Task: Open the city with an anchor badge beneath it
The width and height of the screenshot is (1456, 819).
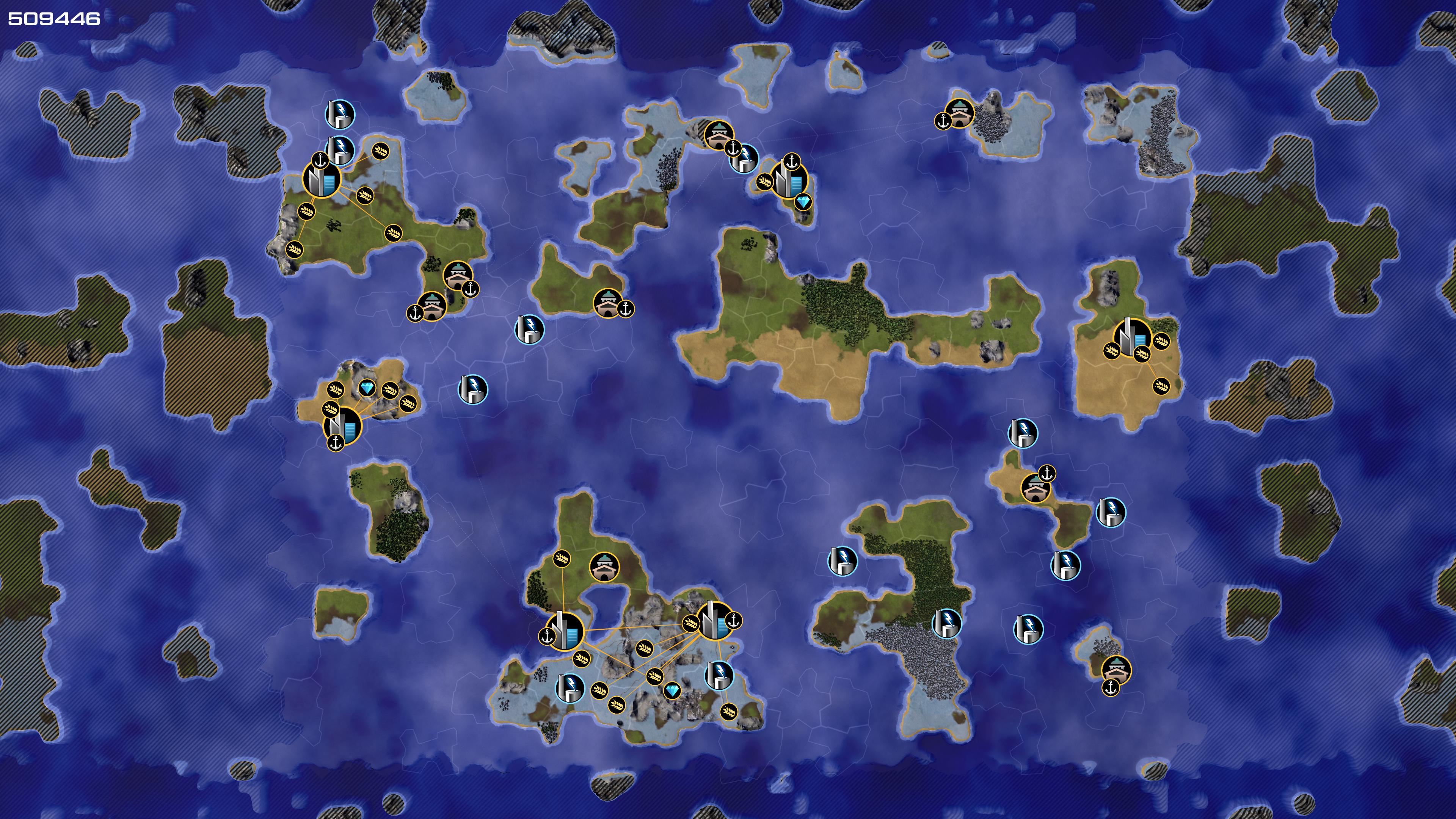Action: [342, 424]
